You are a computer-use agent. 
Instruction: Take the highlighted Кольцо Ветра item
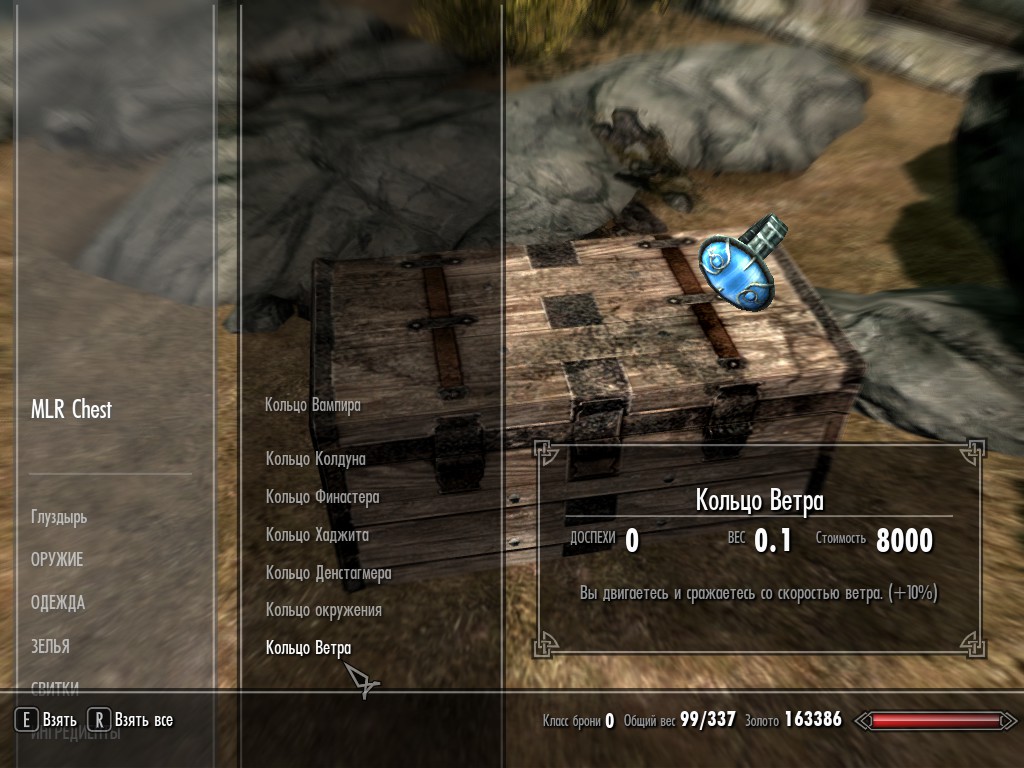308,649
